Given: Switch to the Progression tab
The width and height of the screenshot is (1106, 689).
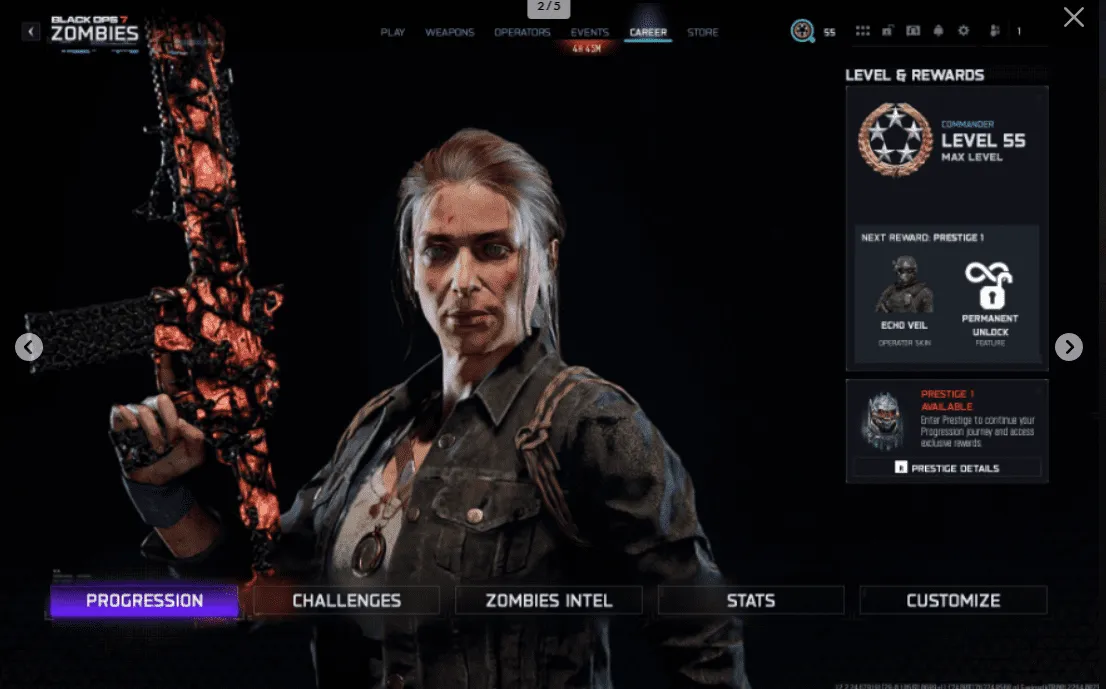Looking at the screenshot, I should tap(144, 601).
